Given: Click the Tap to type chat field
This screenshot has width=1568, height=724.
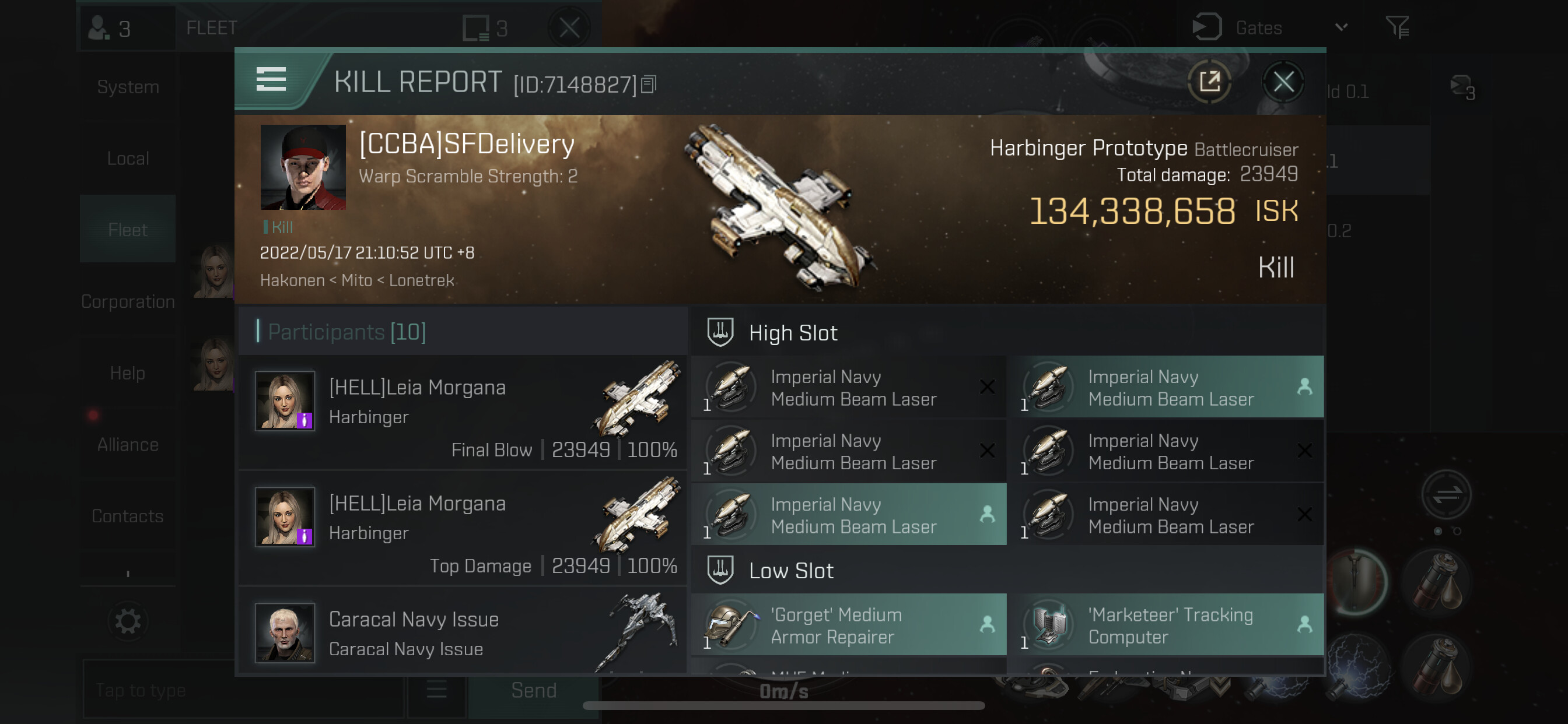Looking at the screenshot, I should click(243, 690).
